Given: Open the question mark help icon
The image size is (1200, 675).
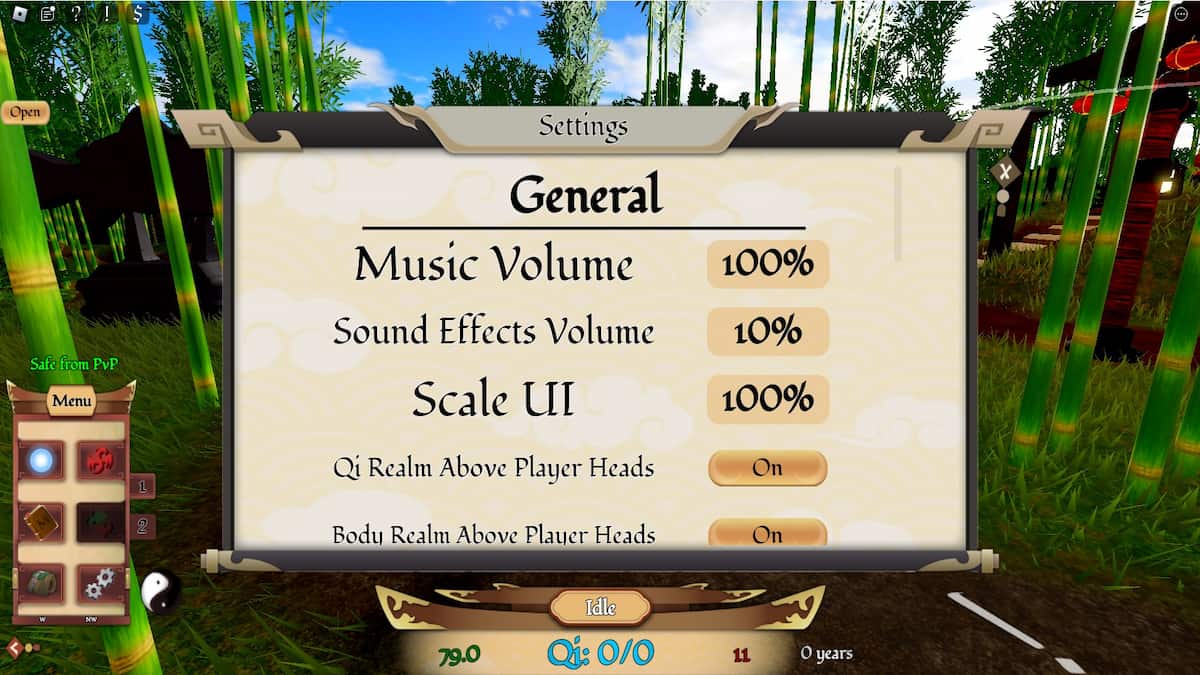Looking at the screenshot, I should [x=76, y=14].
